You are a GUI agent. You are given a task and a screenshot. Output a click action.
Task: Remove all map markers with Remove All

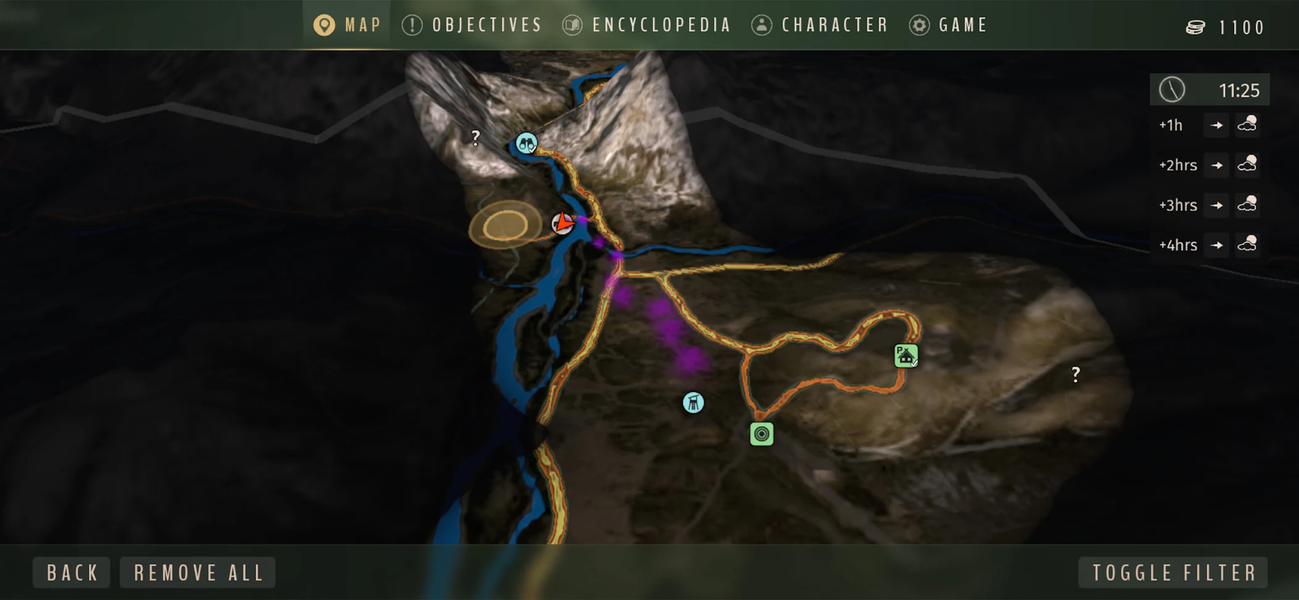click(x=198, y=573)
